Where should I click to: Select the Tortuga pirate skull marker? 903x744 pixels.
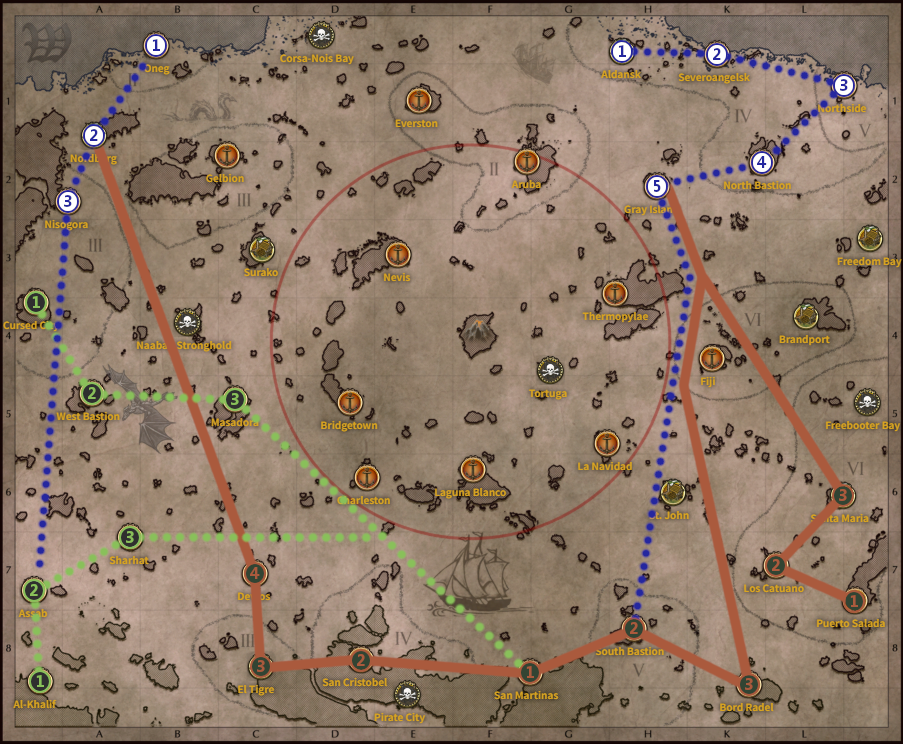[548, 371]
